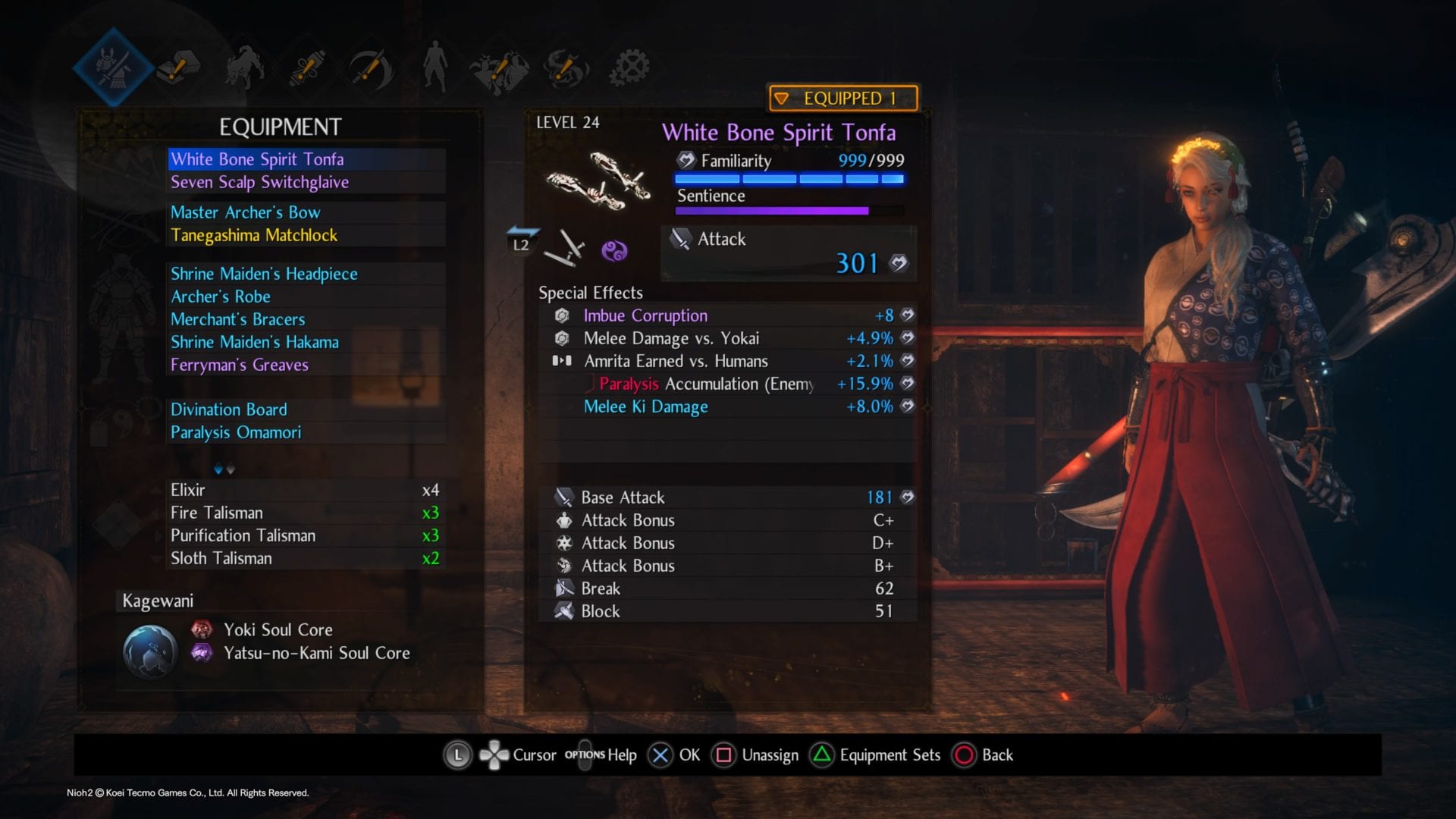This screenshot has height=819, width=1456.
Task: Switch to the treasure chest items tab
Action: tap(177, 67)
